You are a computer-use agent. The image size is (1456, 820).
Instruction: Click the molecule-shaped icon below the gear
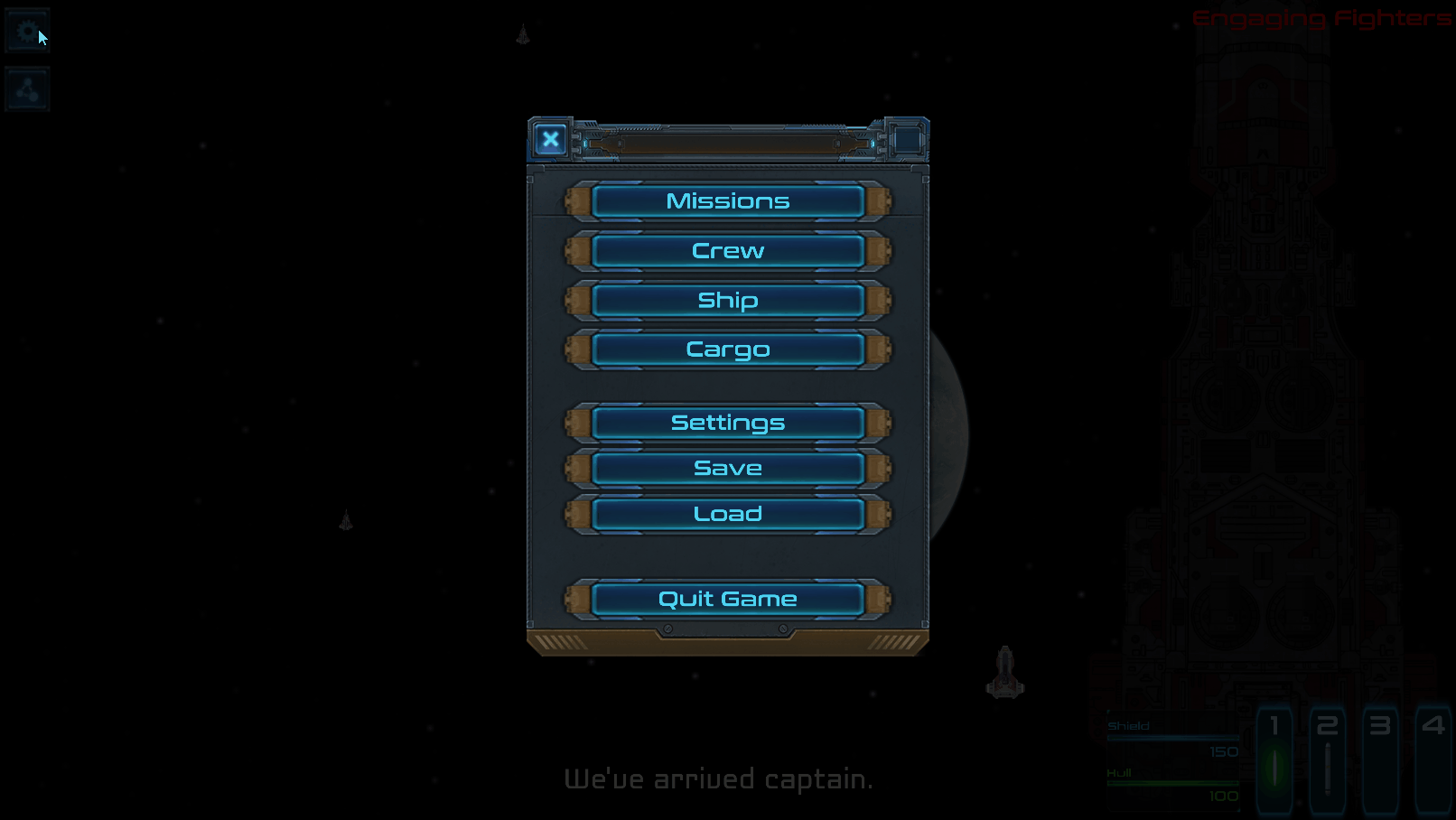[x=25, y=89]
